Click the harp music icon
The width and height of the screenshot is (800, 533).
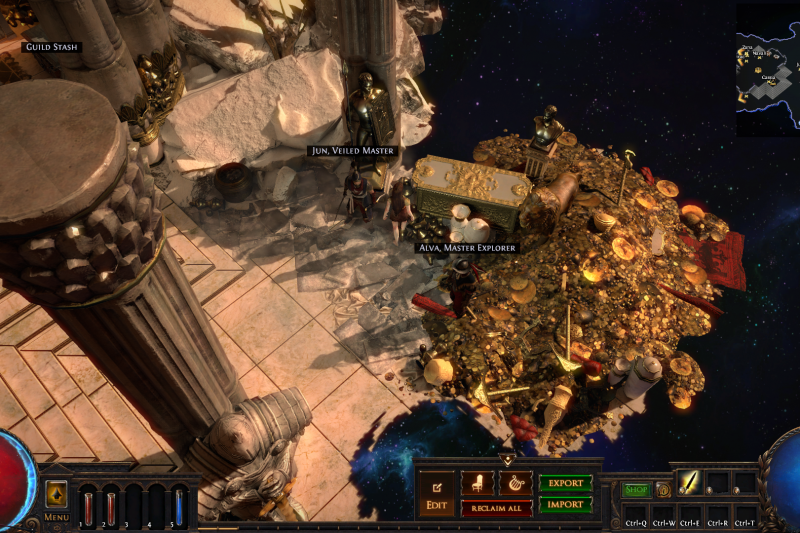(515, 483)
